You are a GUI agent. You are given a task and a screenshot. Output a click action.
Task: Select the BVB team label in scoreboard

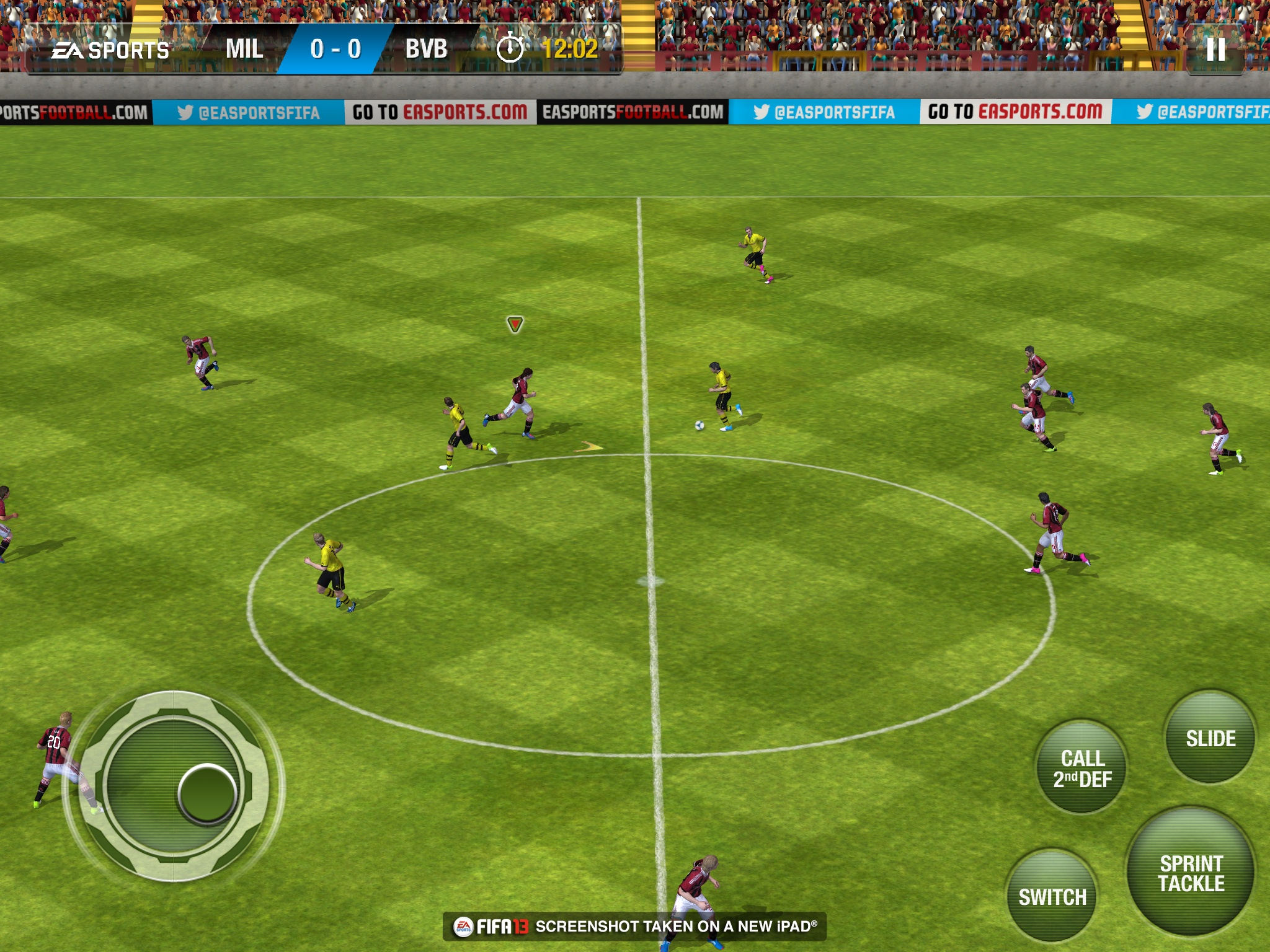(425, 50)
